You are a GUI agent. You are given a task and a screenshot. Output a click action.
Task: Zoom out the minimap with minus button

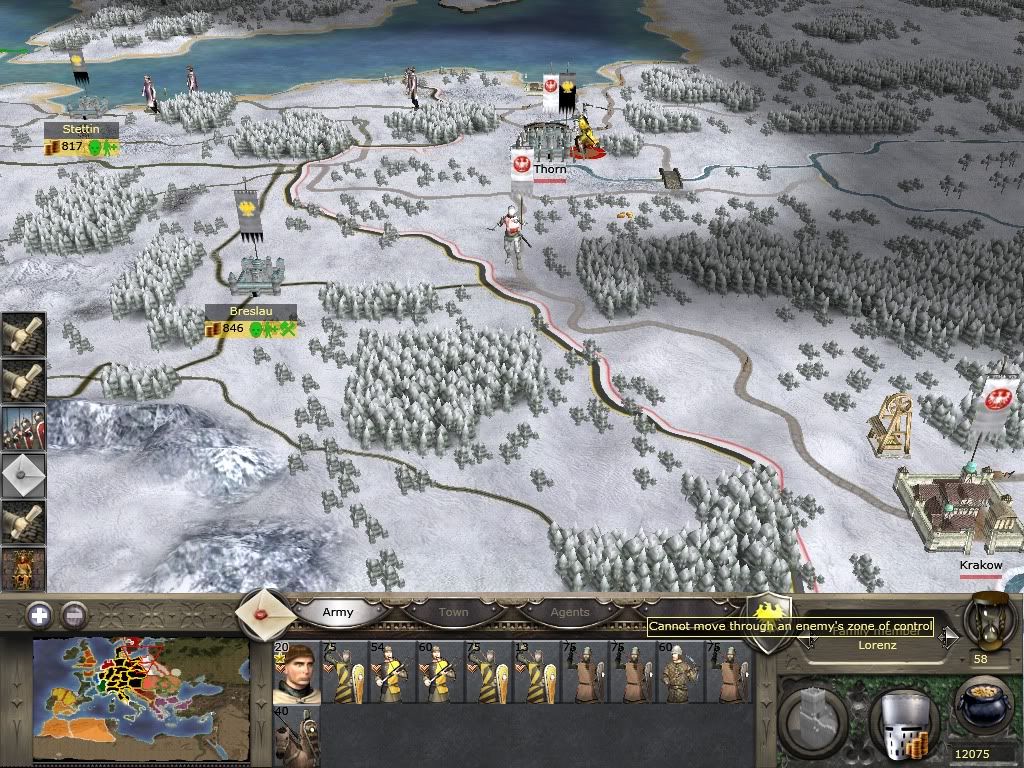point(72,615)
